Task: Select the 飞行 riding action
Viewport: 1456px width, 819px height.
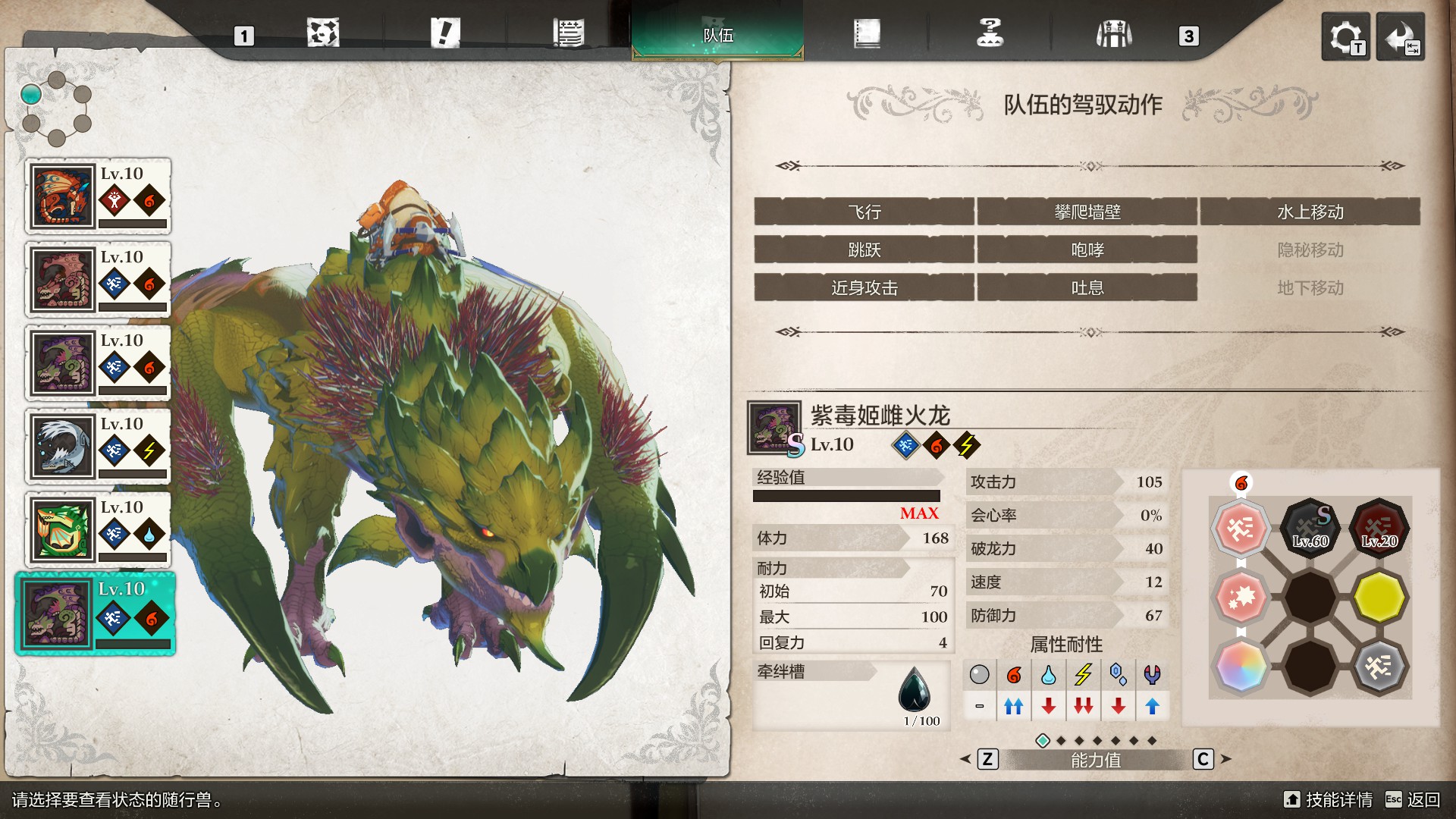Action: click(864, 212)
